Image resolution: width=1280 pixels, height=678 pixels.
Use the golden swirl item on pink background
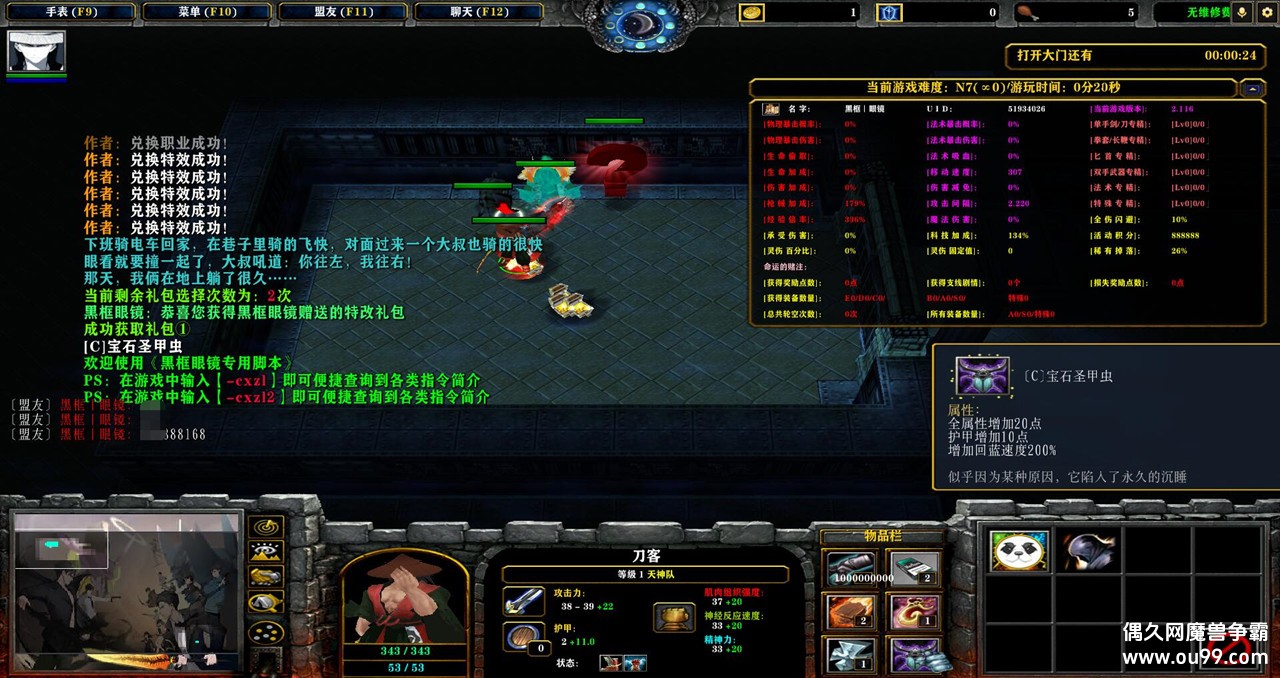pyautogui.click(x=914, y=612)
